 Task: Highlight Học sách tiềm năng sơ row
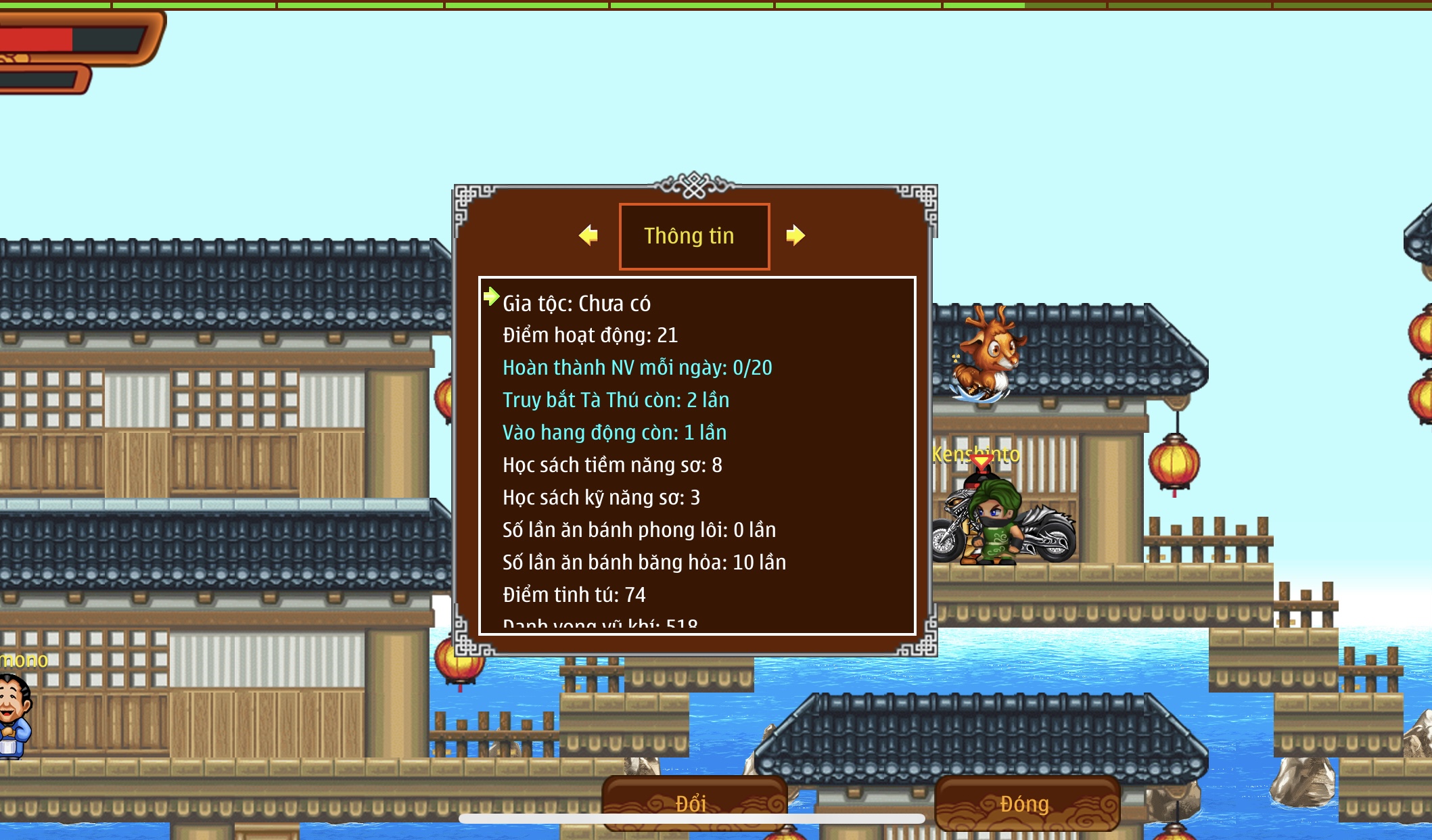pyautogui.click(x=612, y=465)
